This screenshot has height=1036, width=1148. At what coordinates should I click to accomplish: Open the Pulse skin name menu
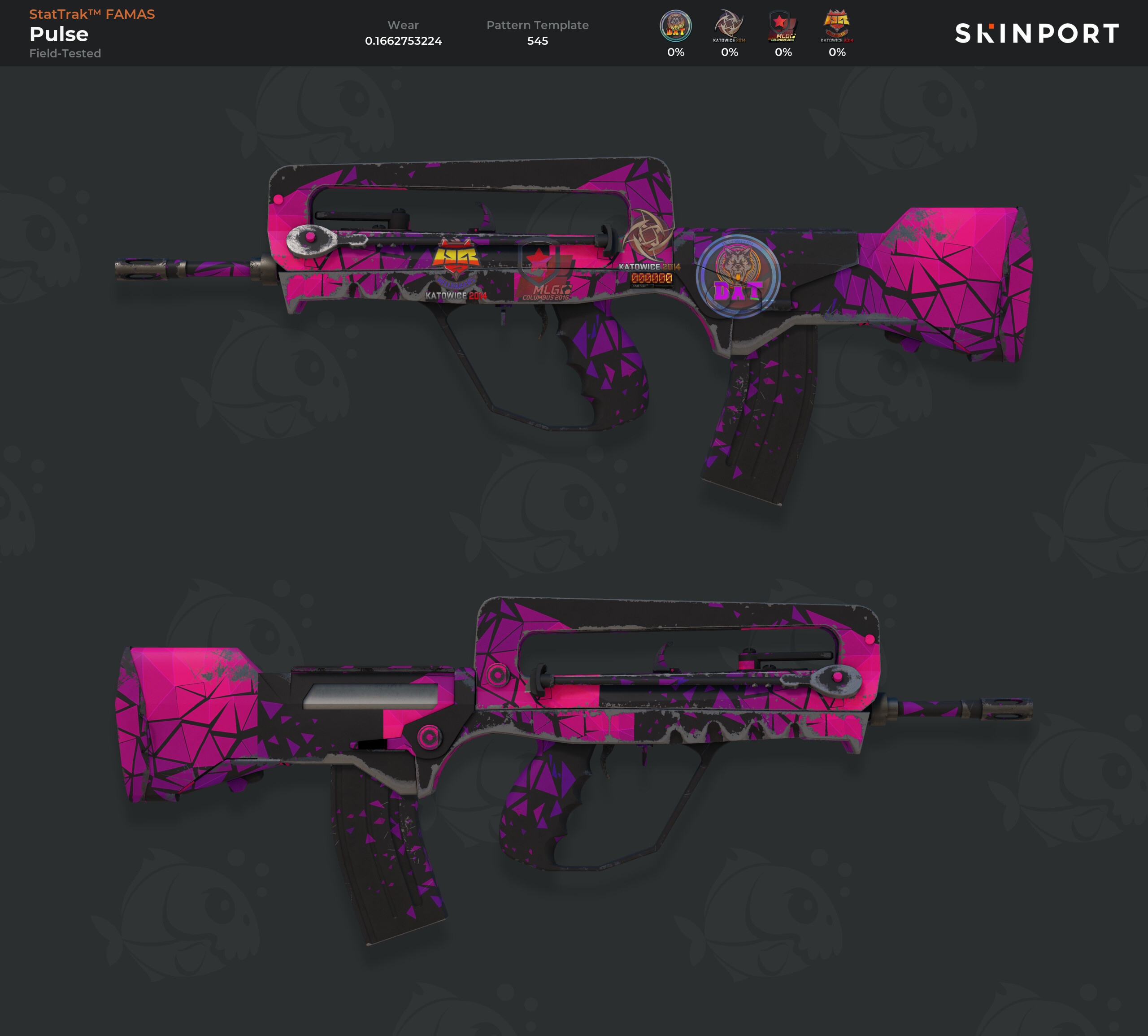tap(59, 34)
